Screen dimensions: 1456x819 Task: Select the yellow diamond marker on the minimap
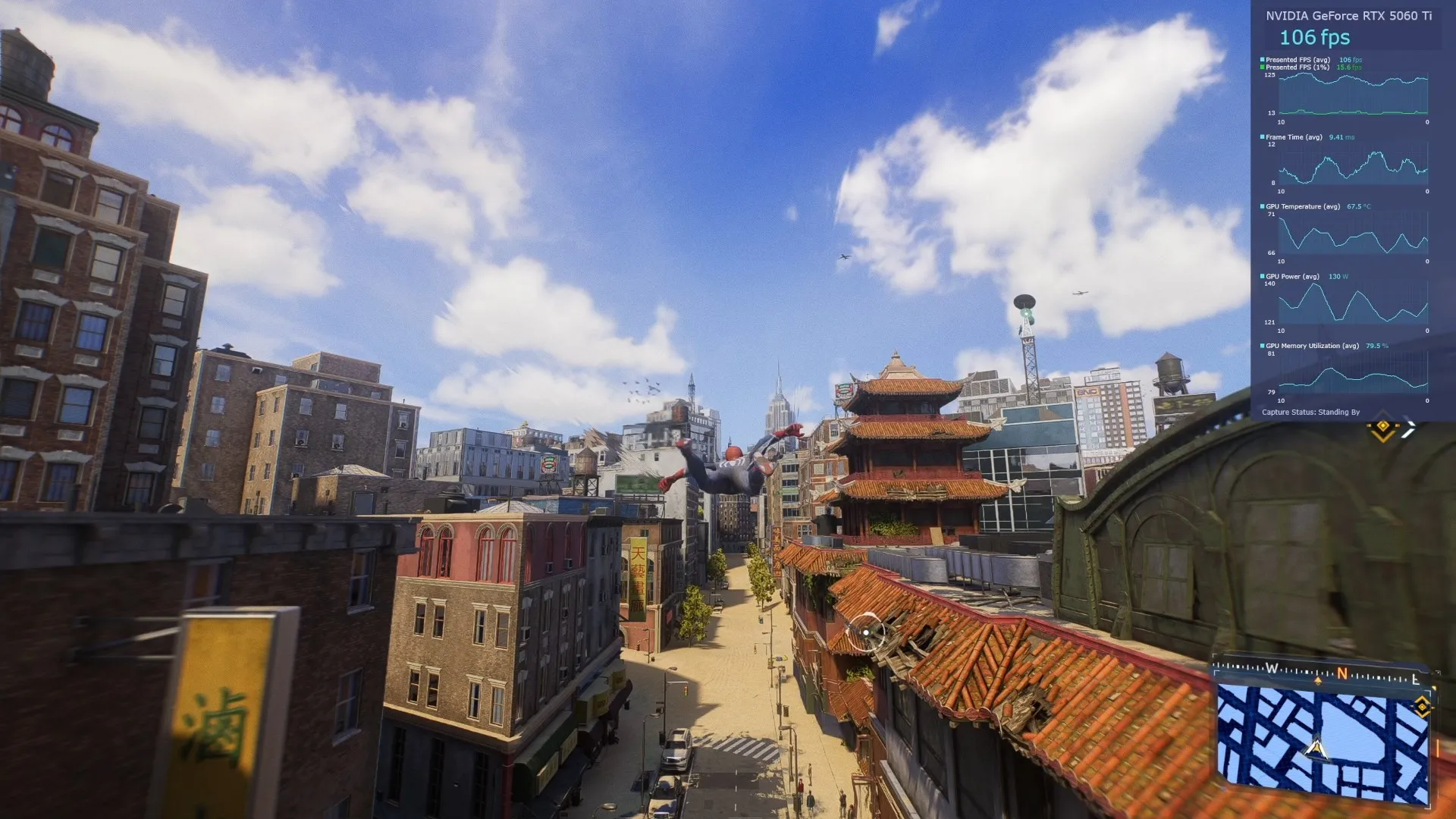click(1421, 707)
